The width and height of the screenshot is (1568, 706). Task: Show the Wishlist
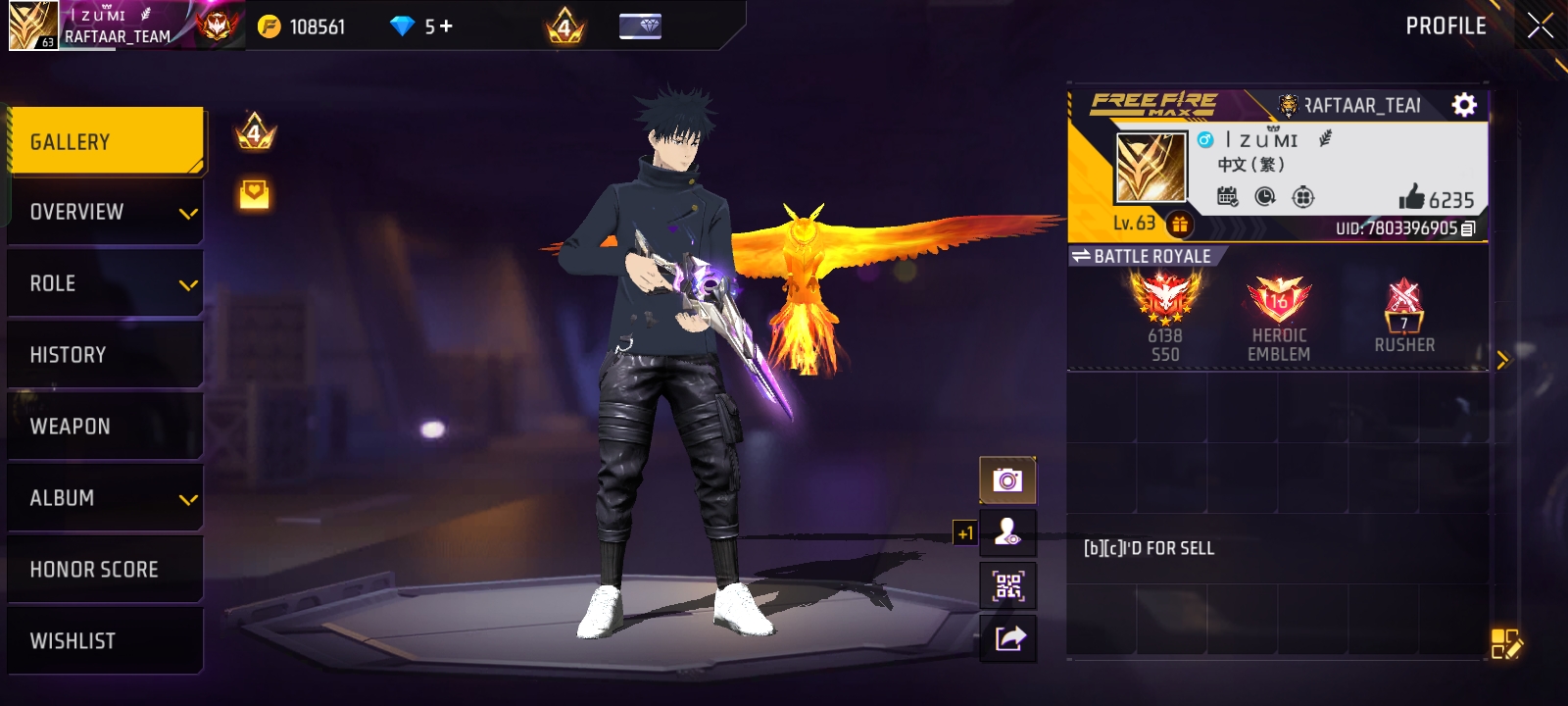pos(106,641)
